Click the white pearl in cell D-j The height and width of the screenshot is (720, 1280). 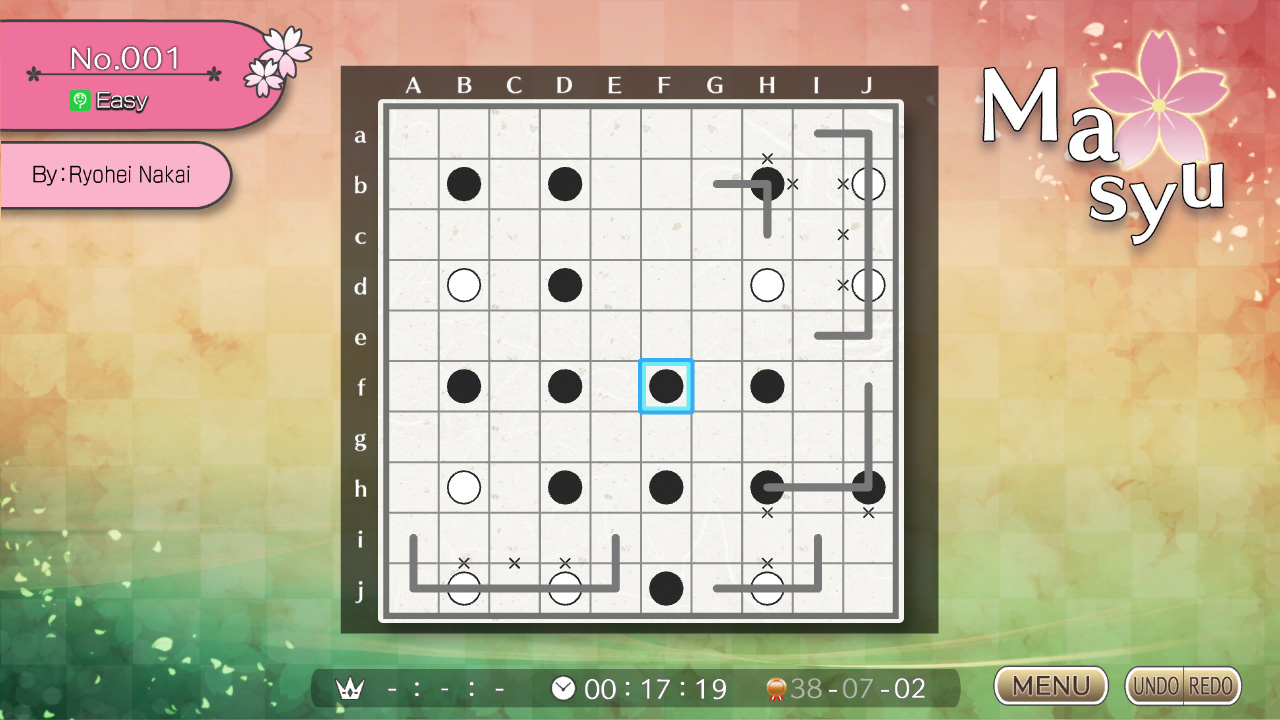point(565,588)
